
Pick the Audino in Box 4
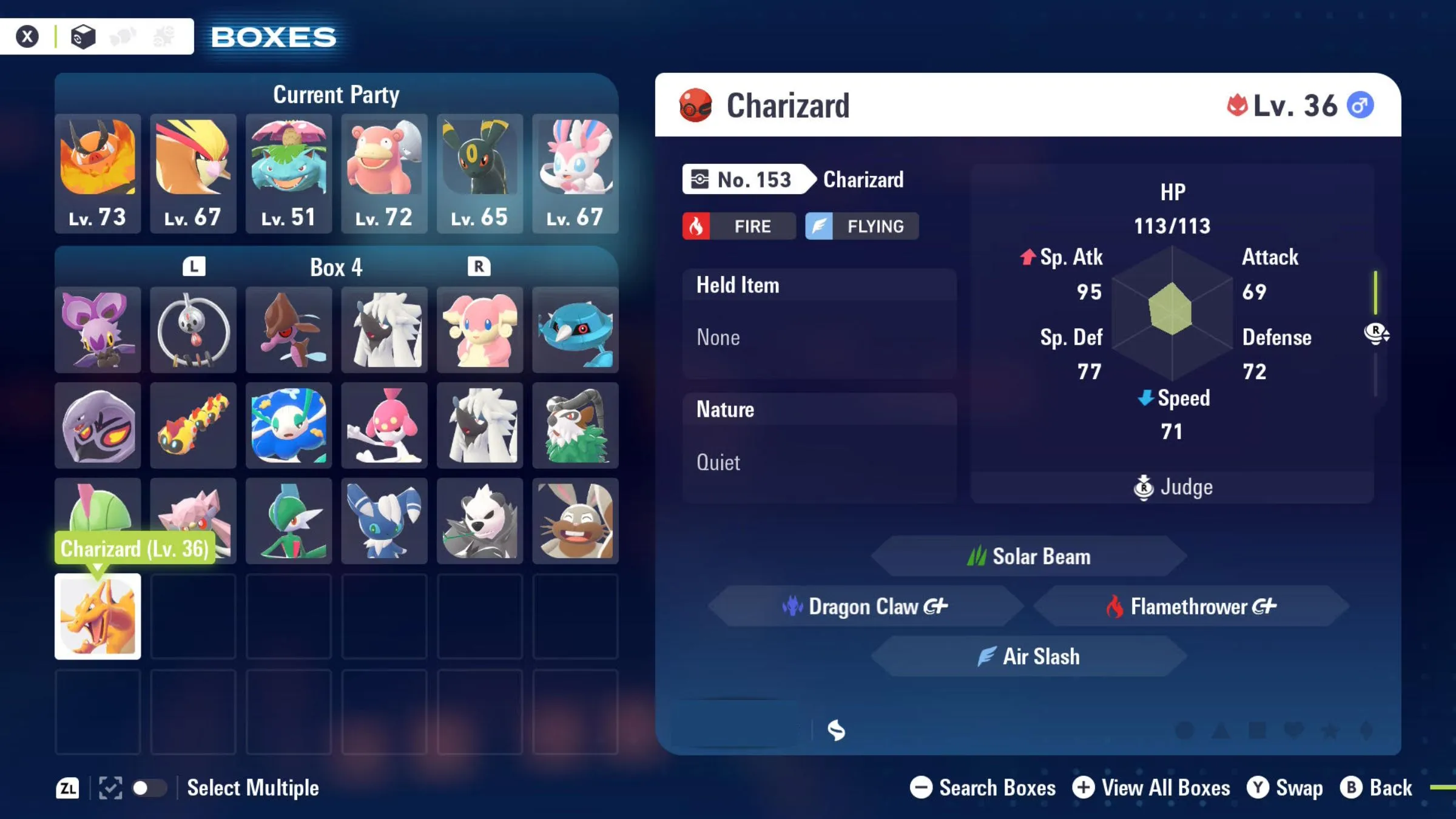click(480, 329)
